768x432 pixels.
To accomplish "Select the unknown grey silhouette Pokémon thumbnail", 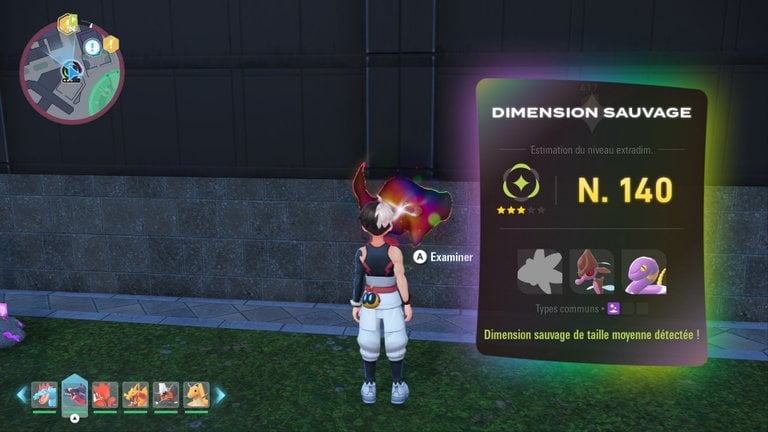I will (539, 270).
